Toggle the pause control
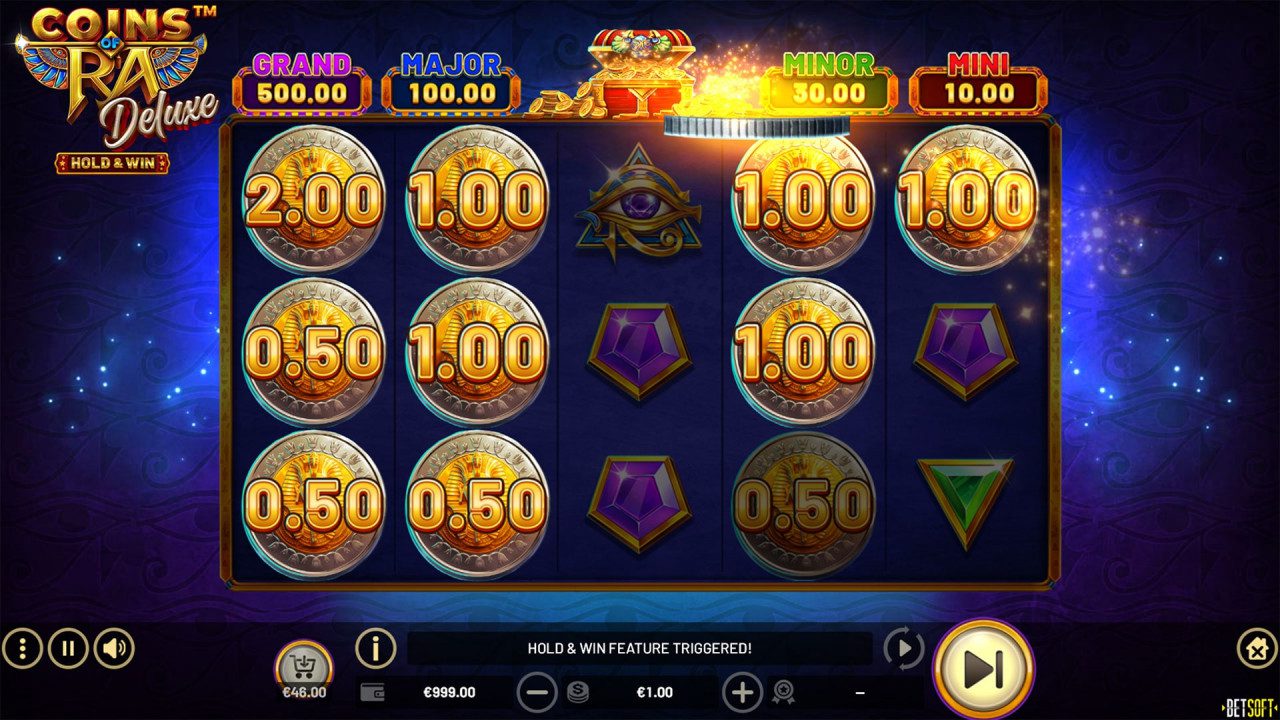1280x720 pixels. click(66, 648)
